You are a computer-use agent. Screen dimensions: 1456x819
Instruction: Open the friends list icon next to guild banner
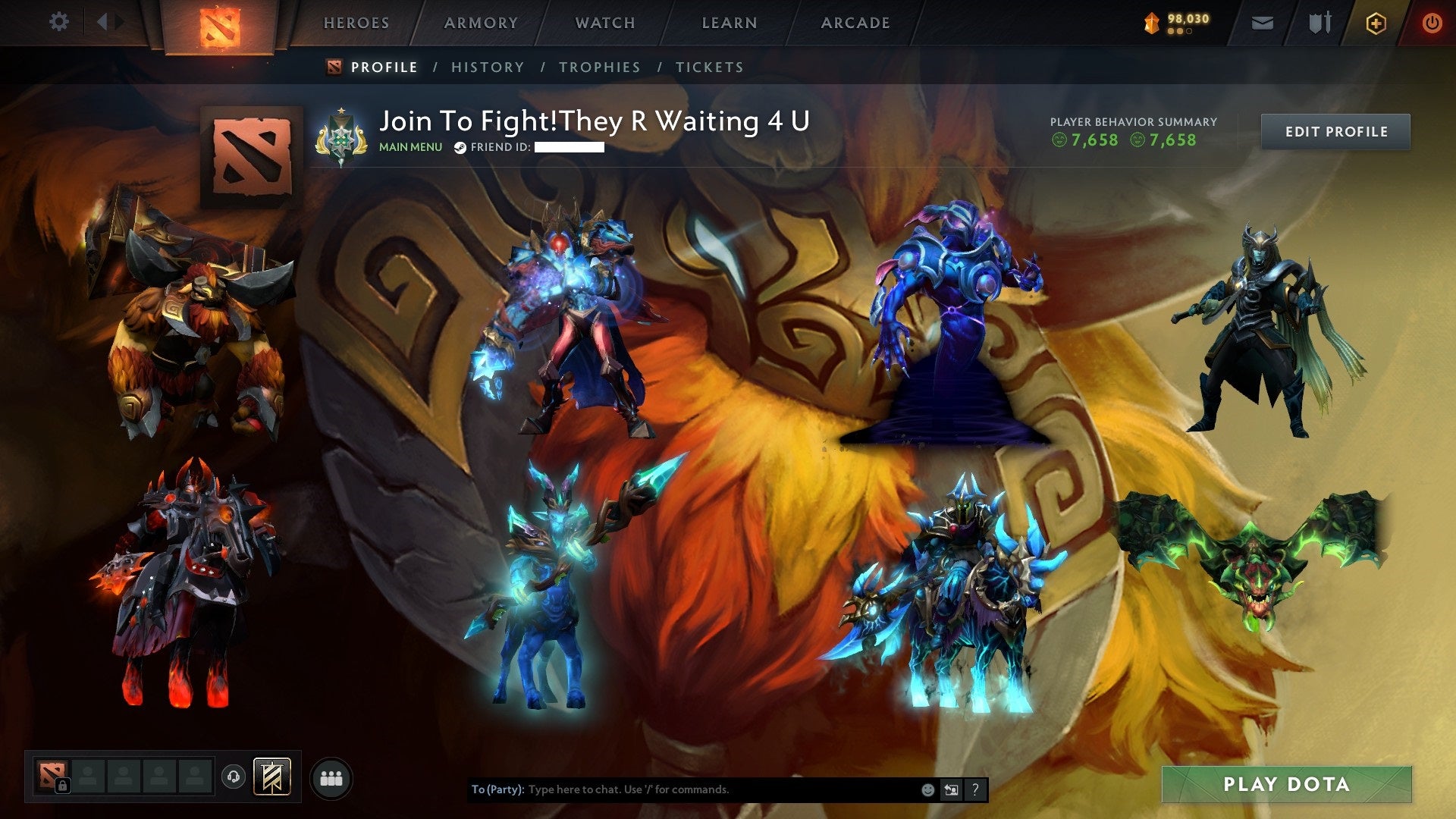[x=331, y=777]
